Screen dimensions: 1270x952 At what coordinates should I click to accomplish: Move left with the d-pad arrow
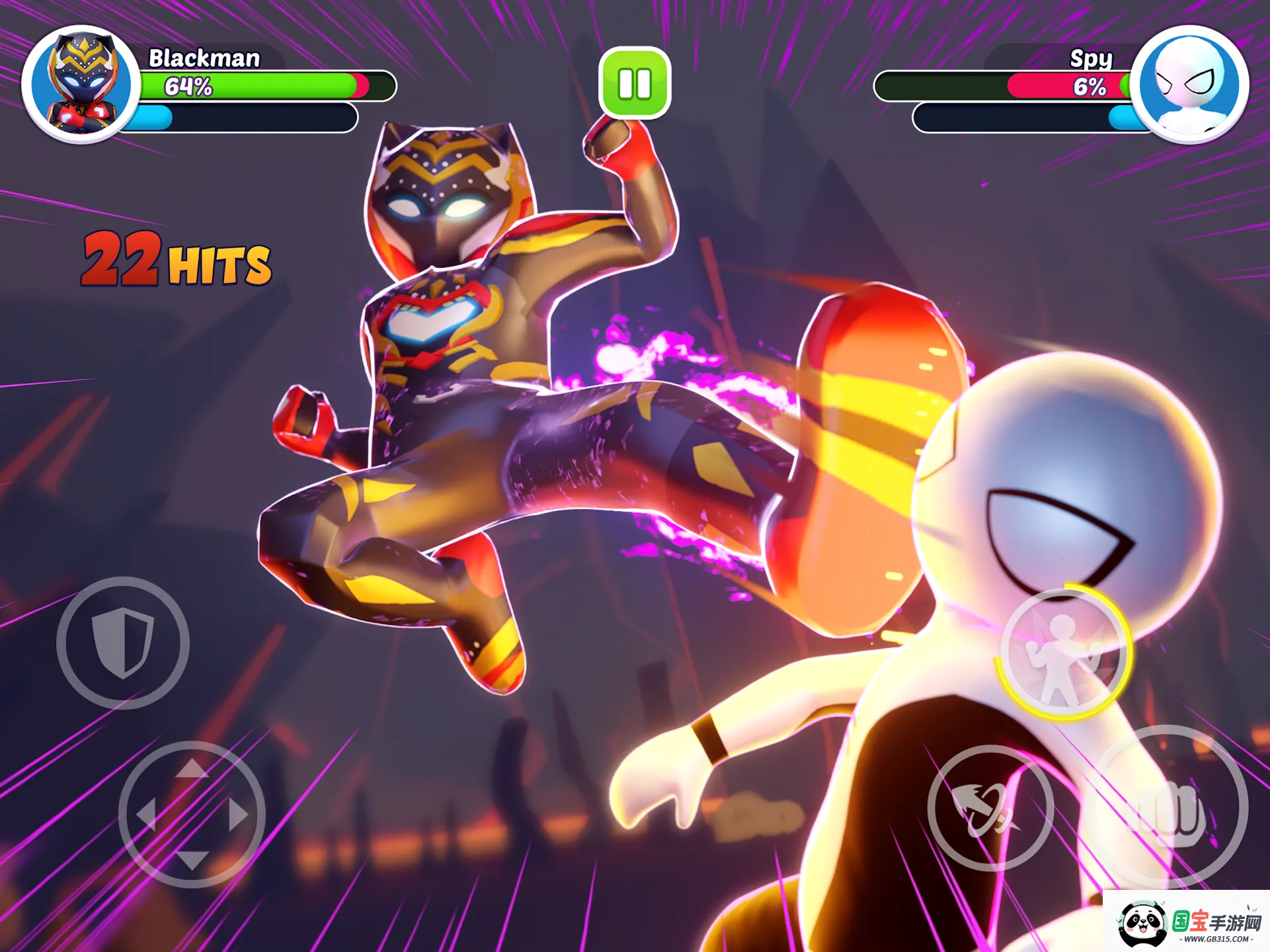pos(145,814)
